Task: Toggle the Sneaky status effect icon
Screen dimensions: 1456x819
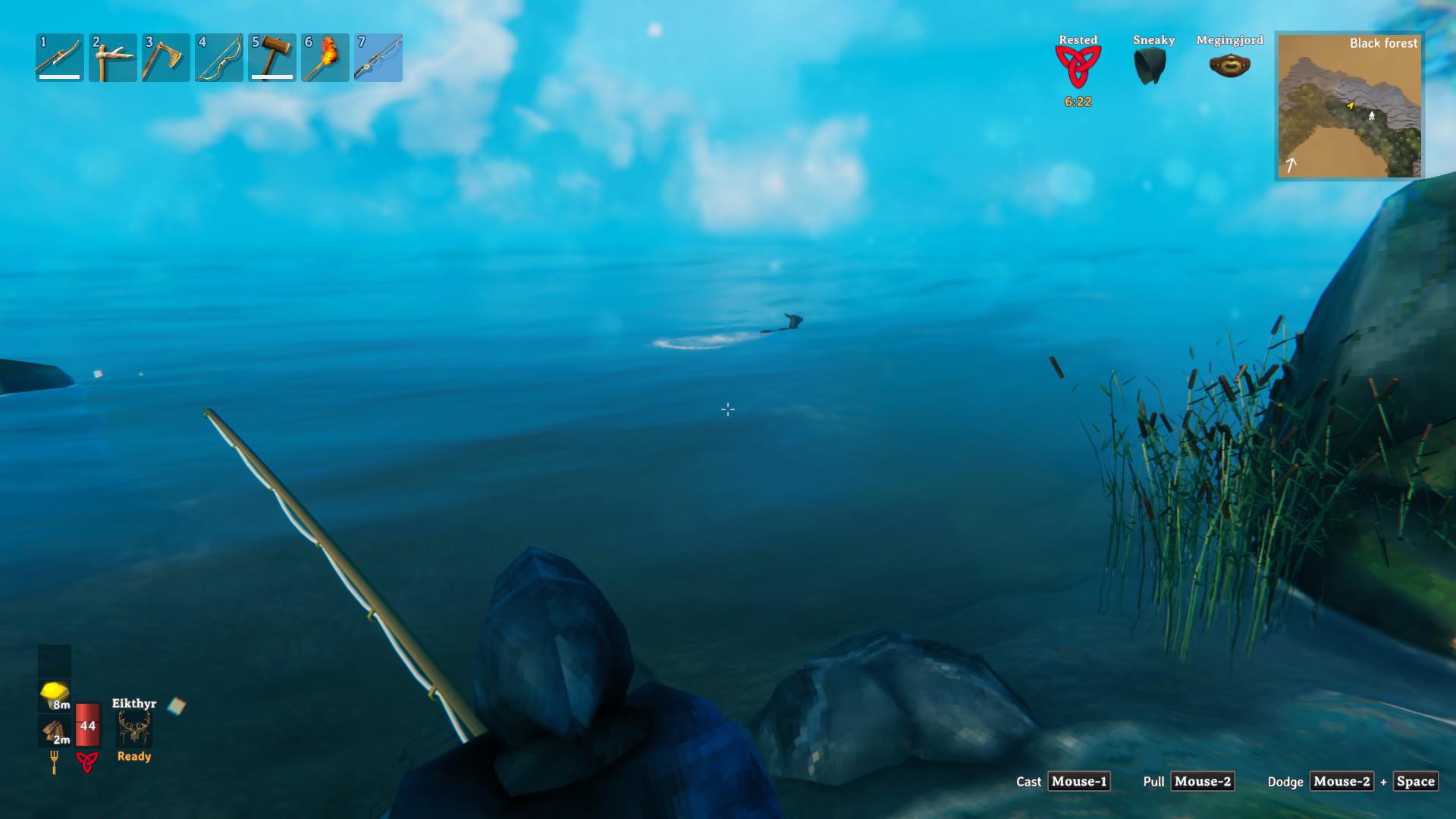Action: 1151,64
